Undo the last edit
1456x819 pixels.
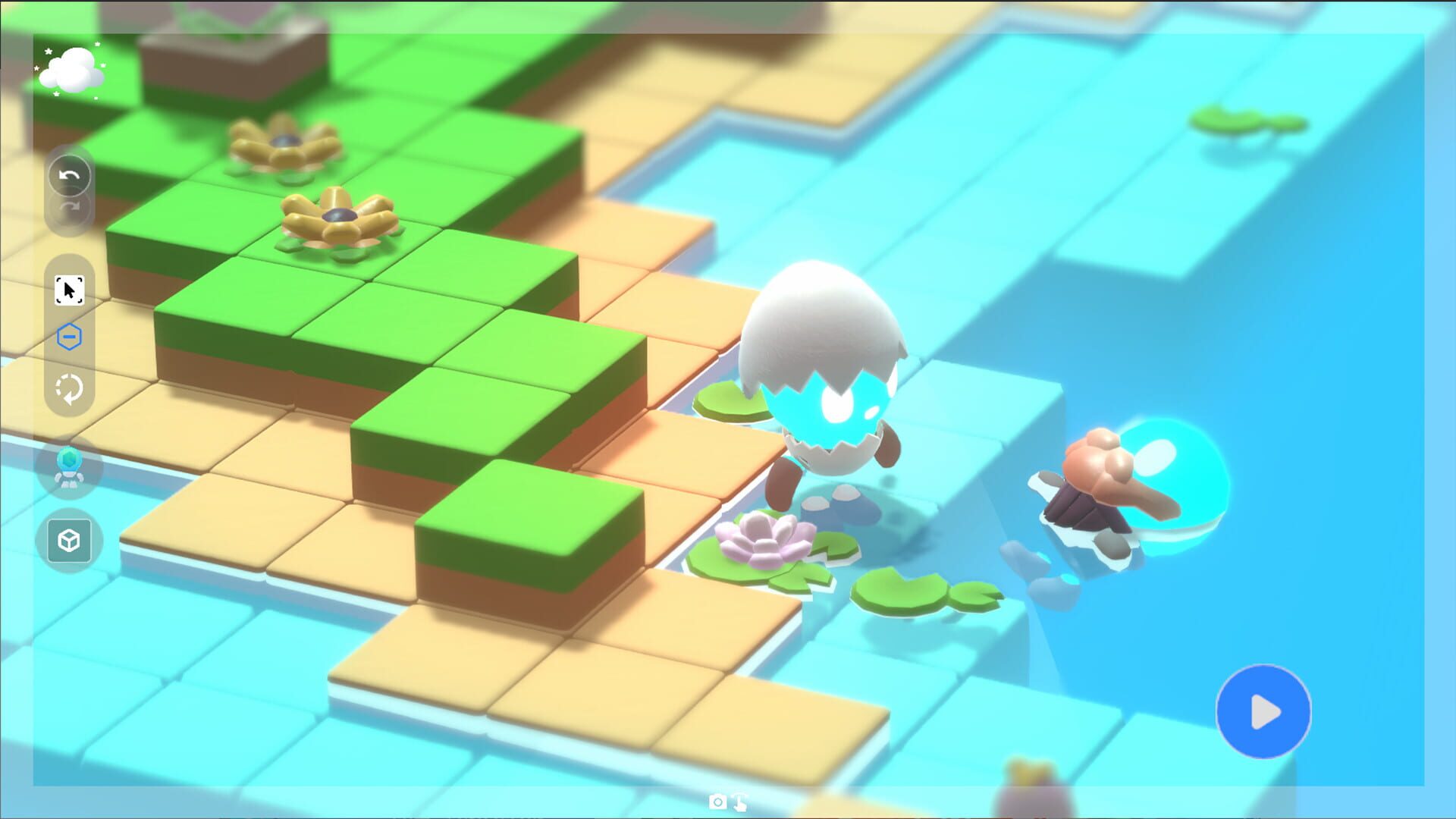click(x=68, y=174)
